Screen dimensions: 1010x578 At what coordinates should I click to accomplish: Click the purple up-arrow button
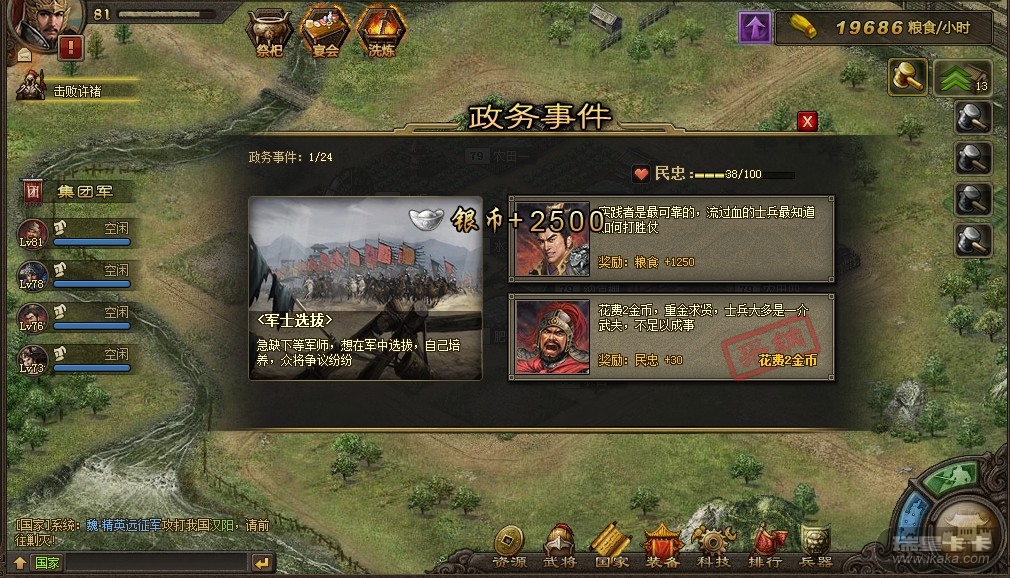tap(755, 27)
